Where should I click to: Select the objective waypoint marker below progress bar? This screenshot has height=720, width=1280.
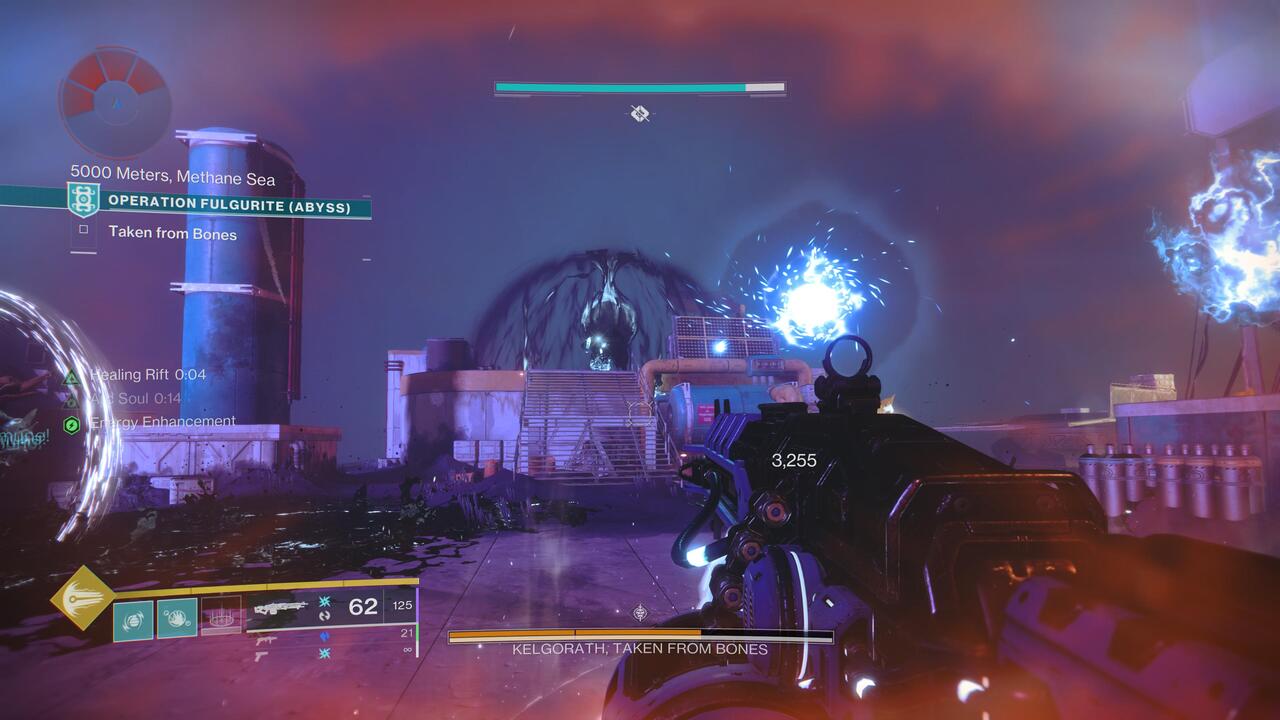click(x=639, y=114)
